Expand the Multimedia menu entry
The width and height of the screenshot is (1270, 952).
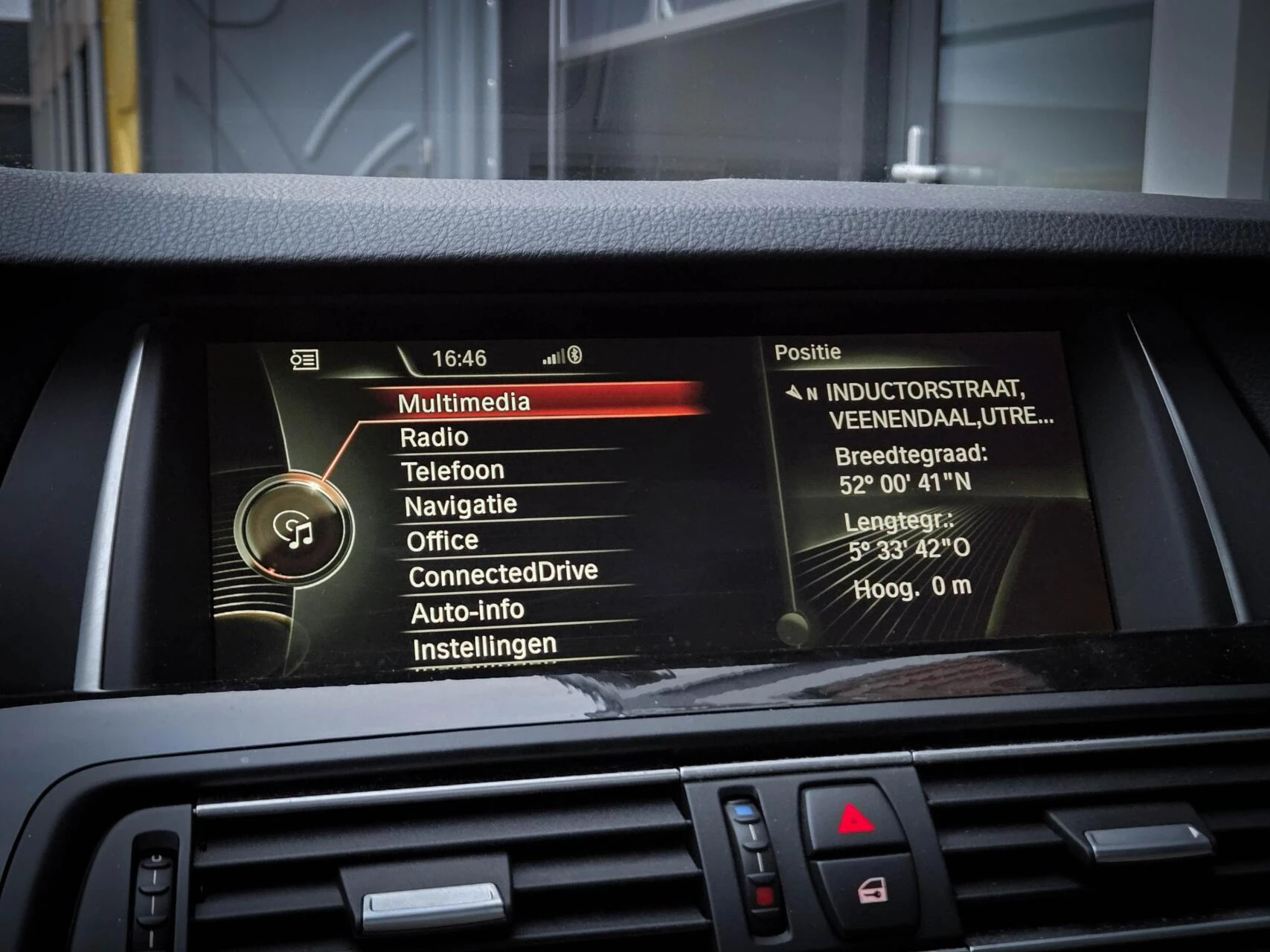[x=461, y=402]
